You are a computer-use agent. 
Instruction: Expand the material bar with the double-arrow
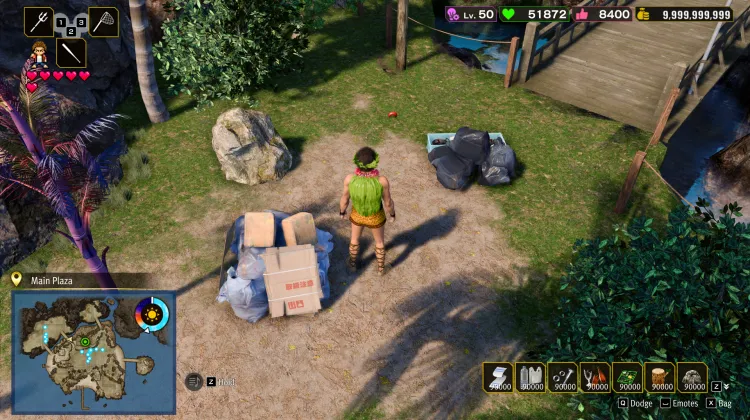point(726,386)
